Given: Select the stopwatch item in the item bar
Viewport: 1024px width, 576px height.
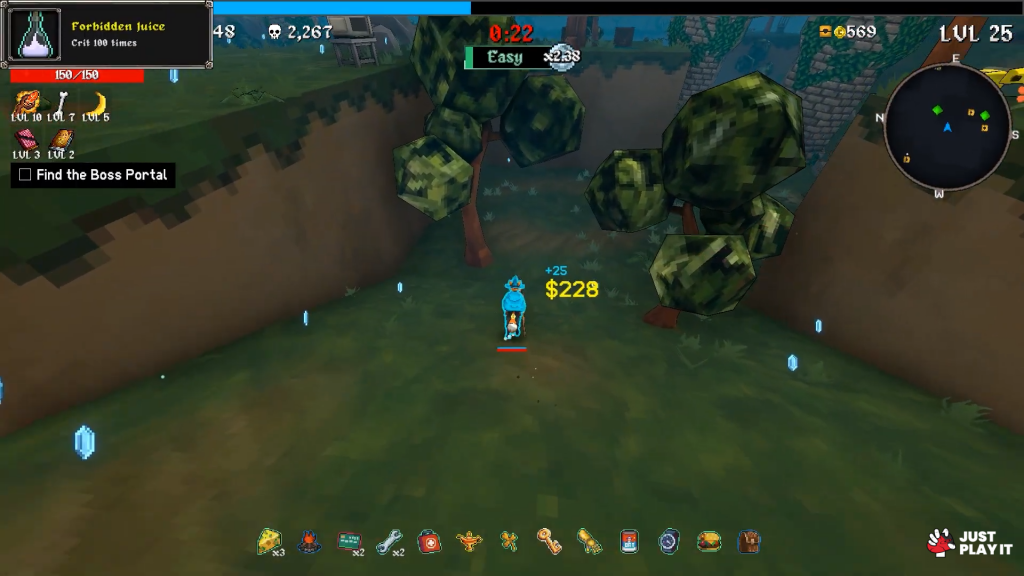Looking at the screenshot, I should [x=668, y=541].
